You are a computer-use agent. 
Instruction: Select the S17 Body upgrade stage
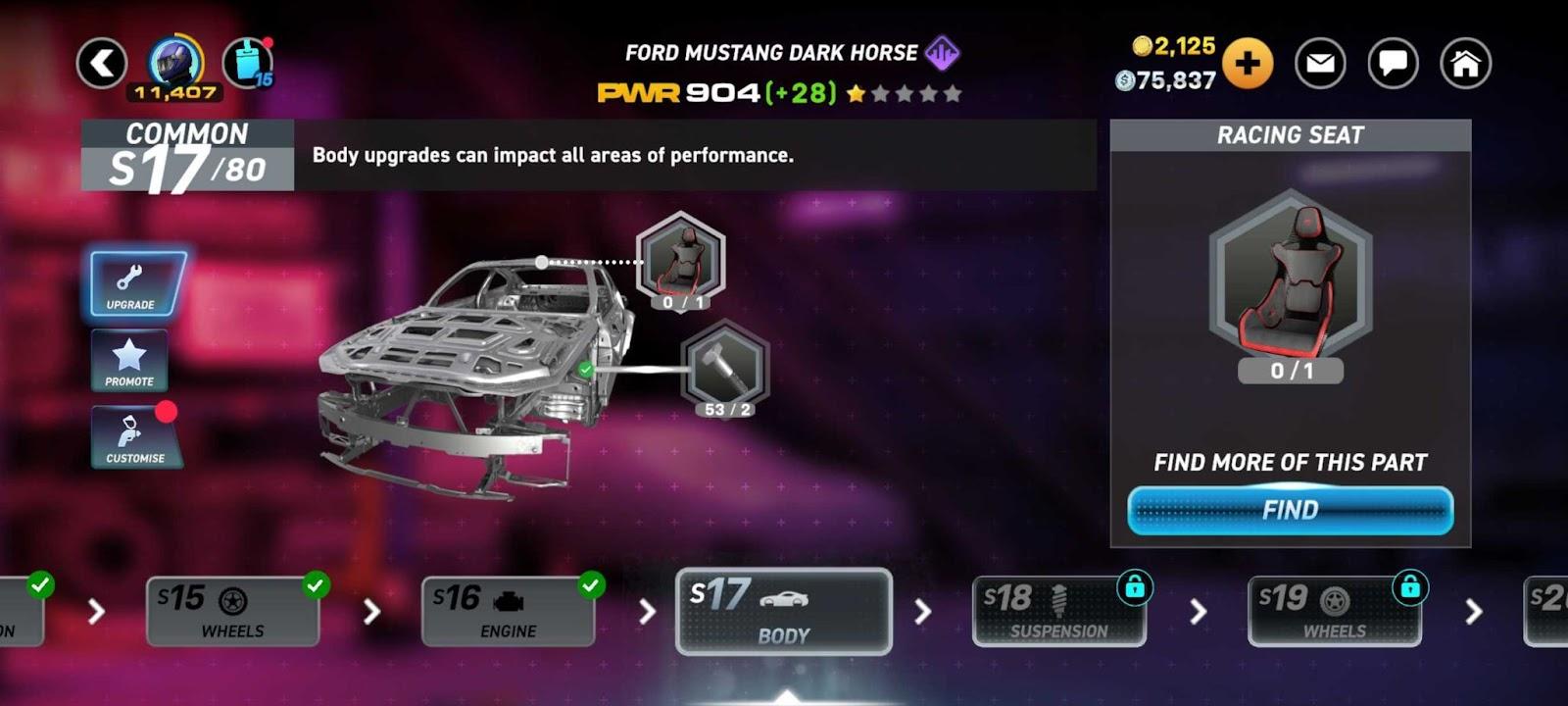point(783,612)
